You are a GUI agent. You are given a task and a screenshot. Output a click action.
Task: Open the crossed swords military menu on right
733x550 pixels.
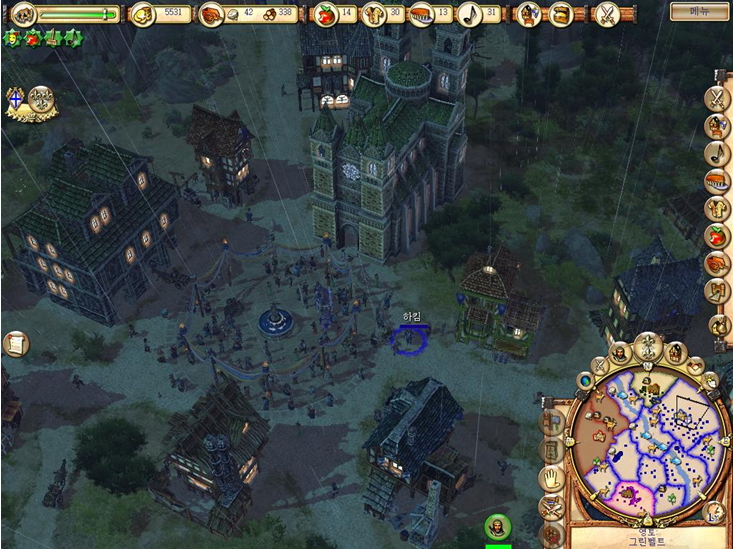[x=717, y=98]
